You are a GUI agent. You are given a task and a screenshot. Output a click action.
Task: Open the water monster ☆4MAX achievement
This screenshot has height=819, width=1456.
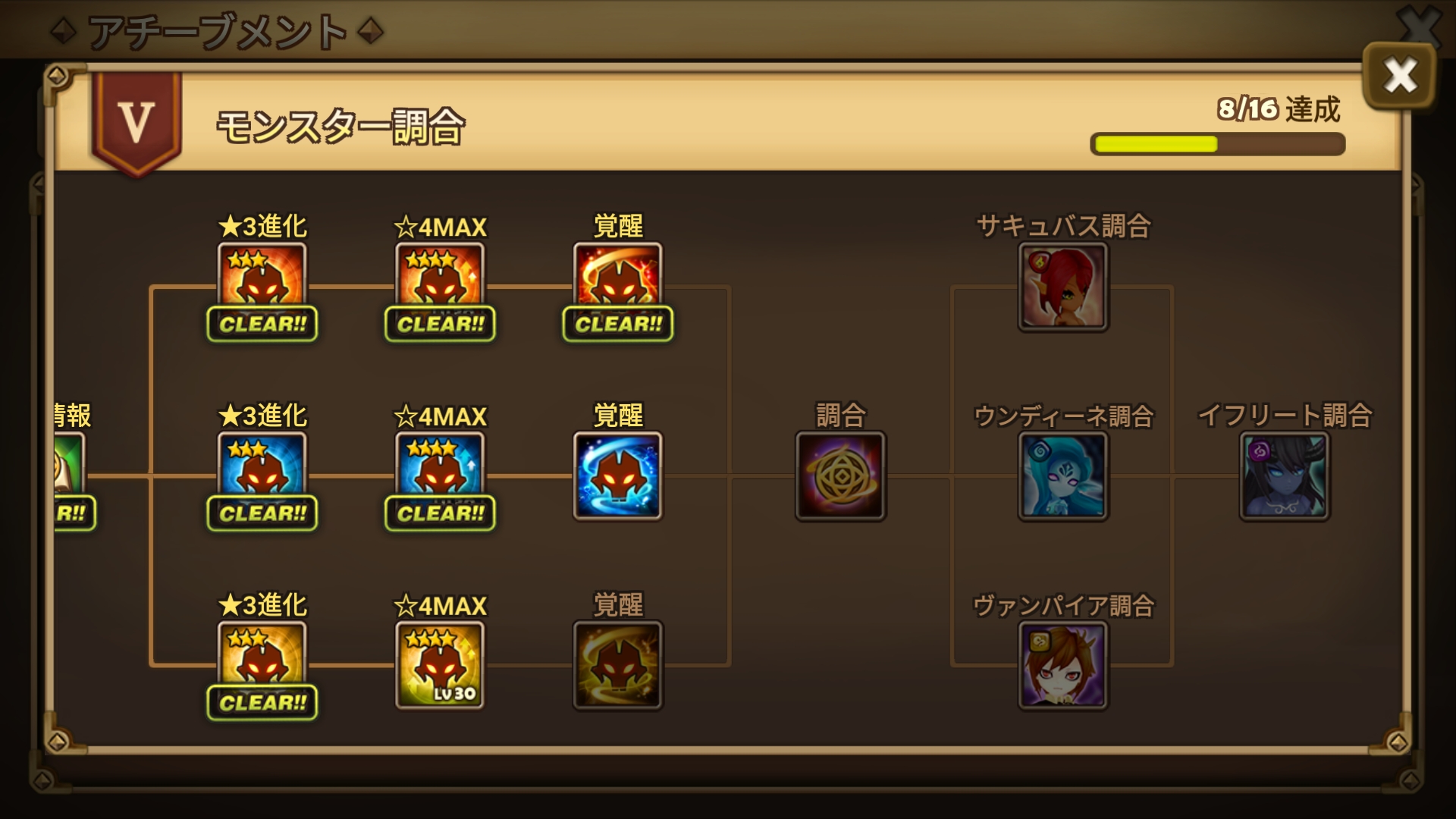tap(438, 470)
